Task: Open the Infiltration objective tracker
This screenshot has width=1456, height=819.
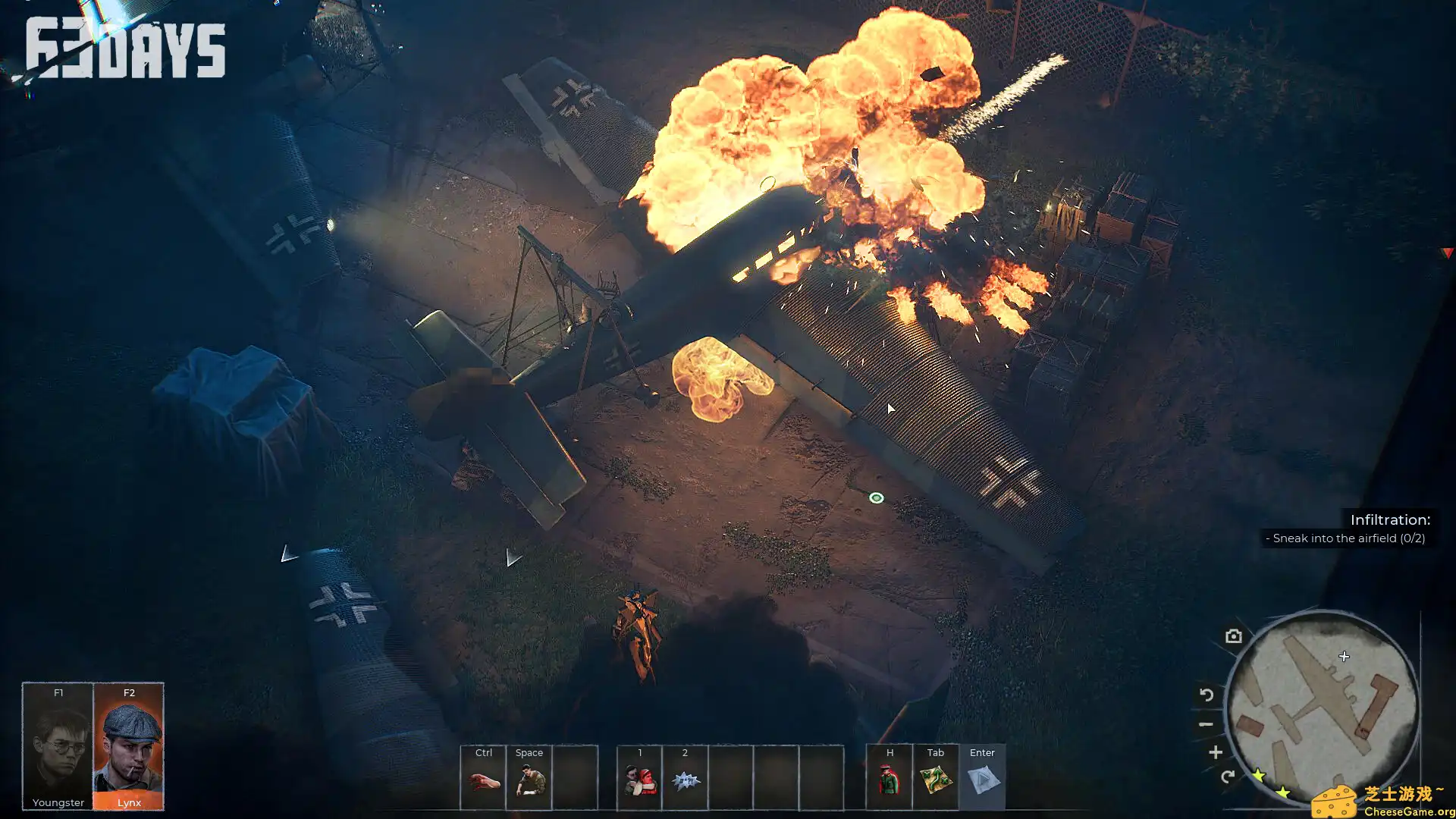Action: [x=1348, y=529]
